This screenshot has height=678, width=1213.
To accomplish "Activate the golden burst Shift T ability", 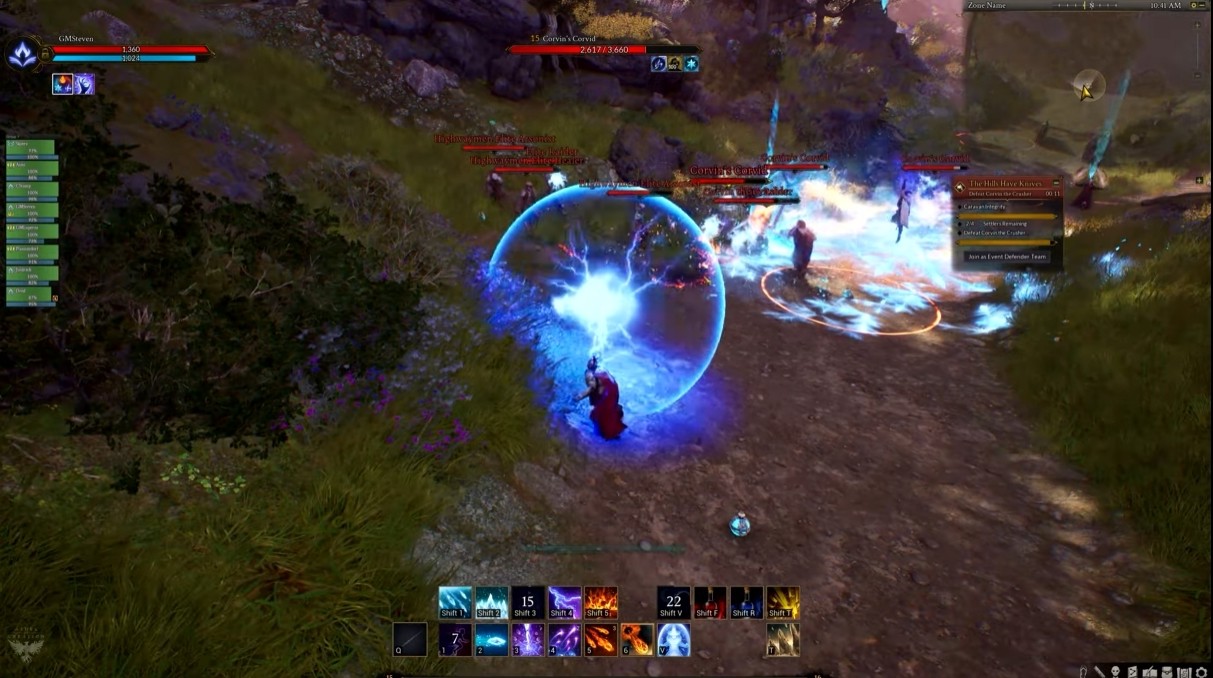I will 783,602.
